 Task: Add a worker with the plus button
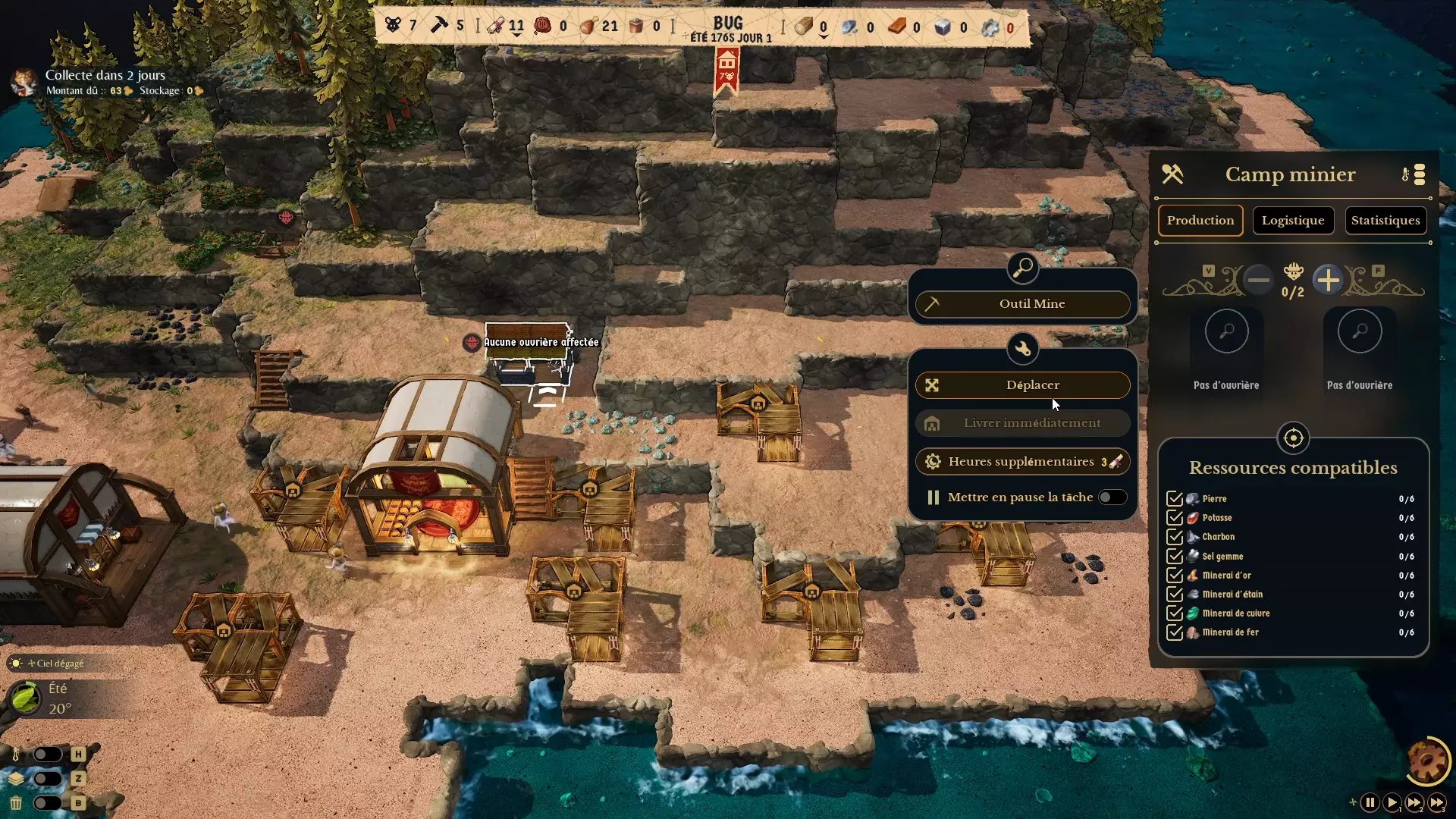coord(1328,281)
